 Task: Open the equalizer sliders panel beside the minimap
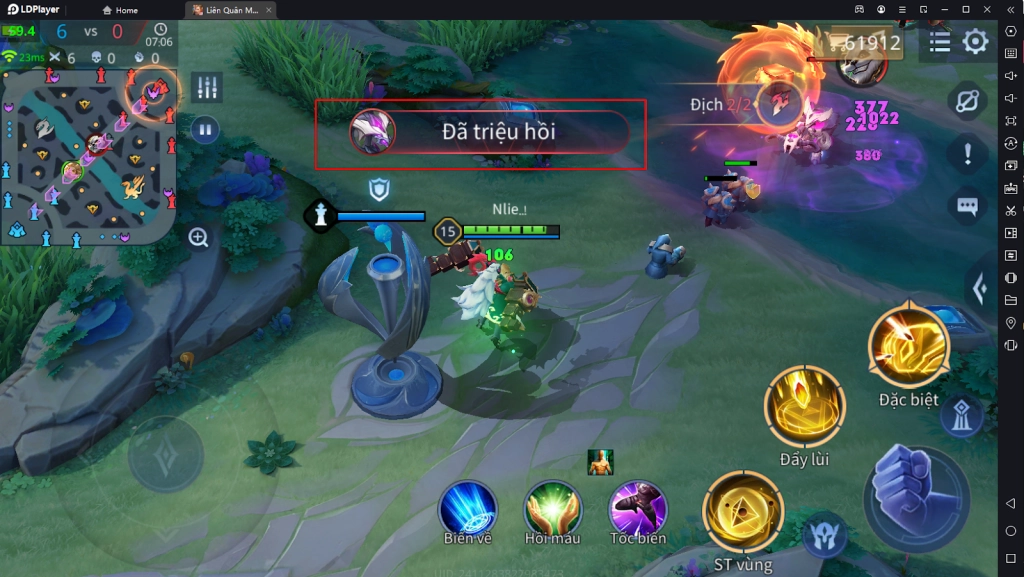click(x=207, y=87)
